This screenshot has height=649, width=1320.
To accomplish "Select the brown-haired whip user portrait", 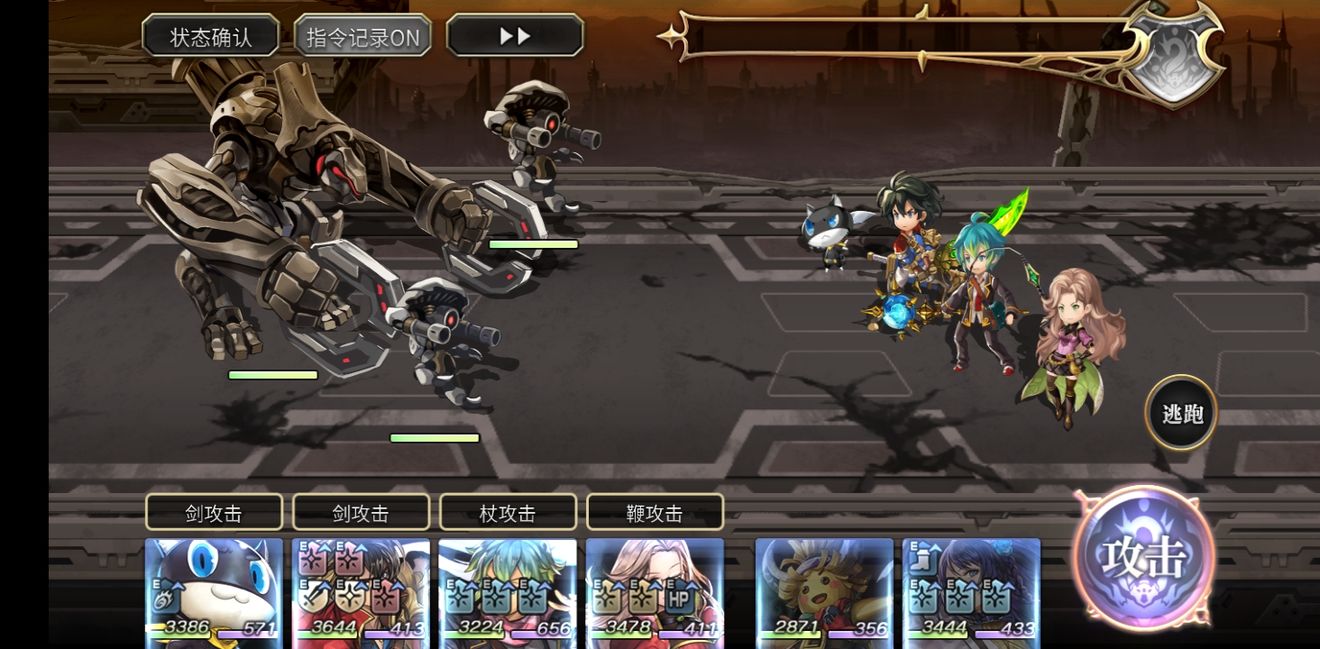I will pos(654,592).
